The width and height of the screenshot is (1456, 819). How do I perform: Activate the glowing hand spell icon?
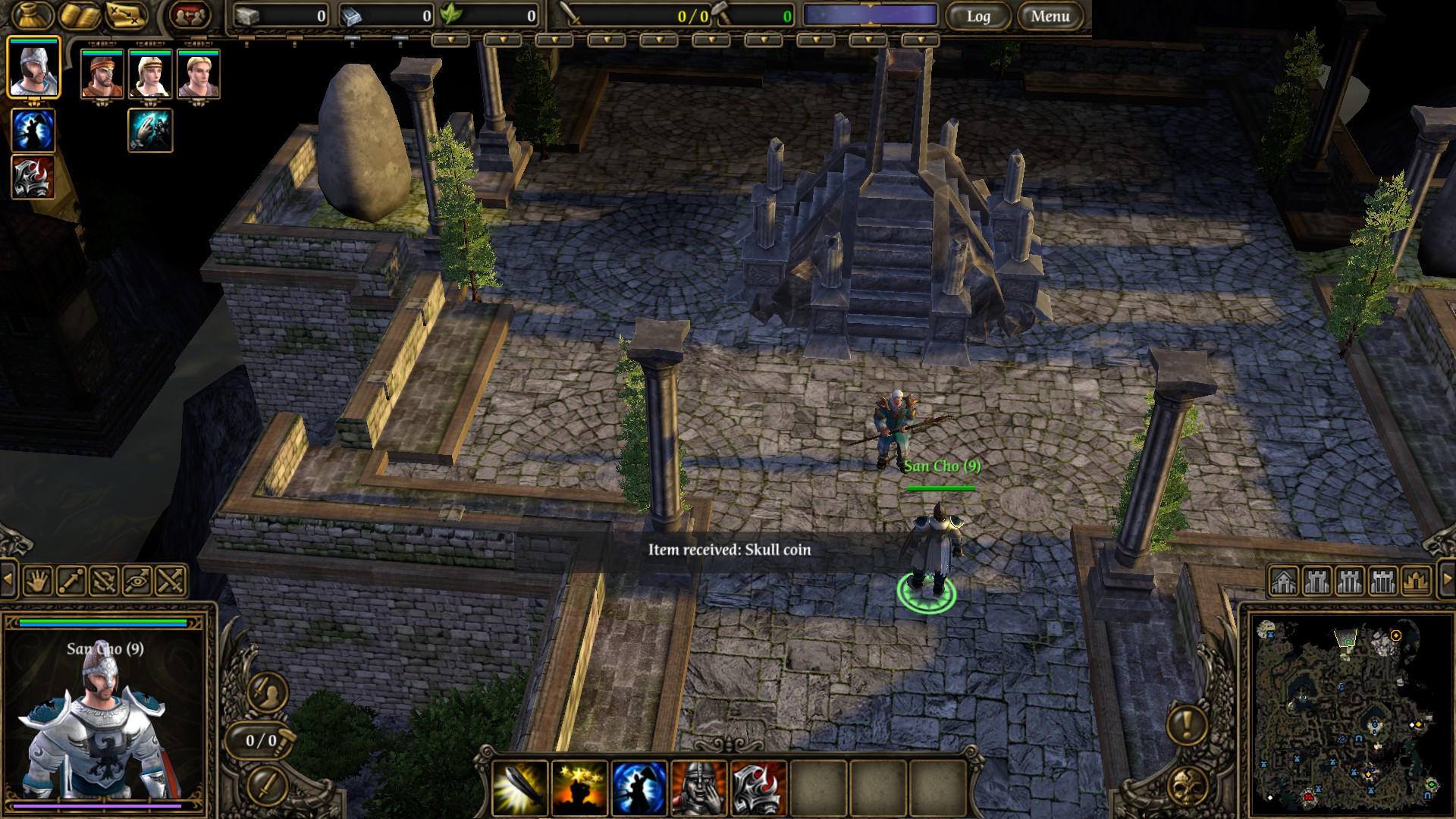[150, 130]
